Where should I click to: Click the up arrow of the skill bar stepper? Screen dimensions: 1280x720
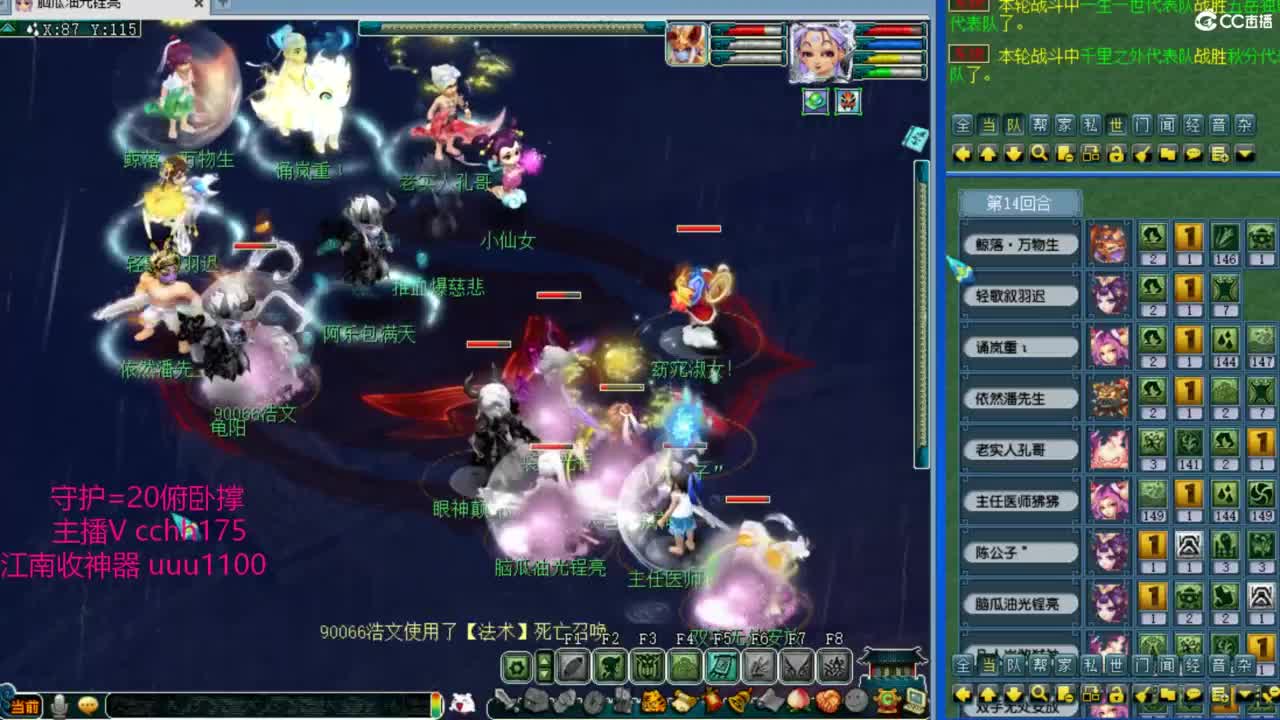[544, 662]
